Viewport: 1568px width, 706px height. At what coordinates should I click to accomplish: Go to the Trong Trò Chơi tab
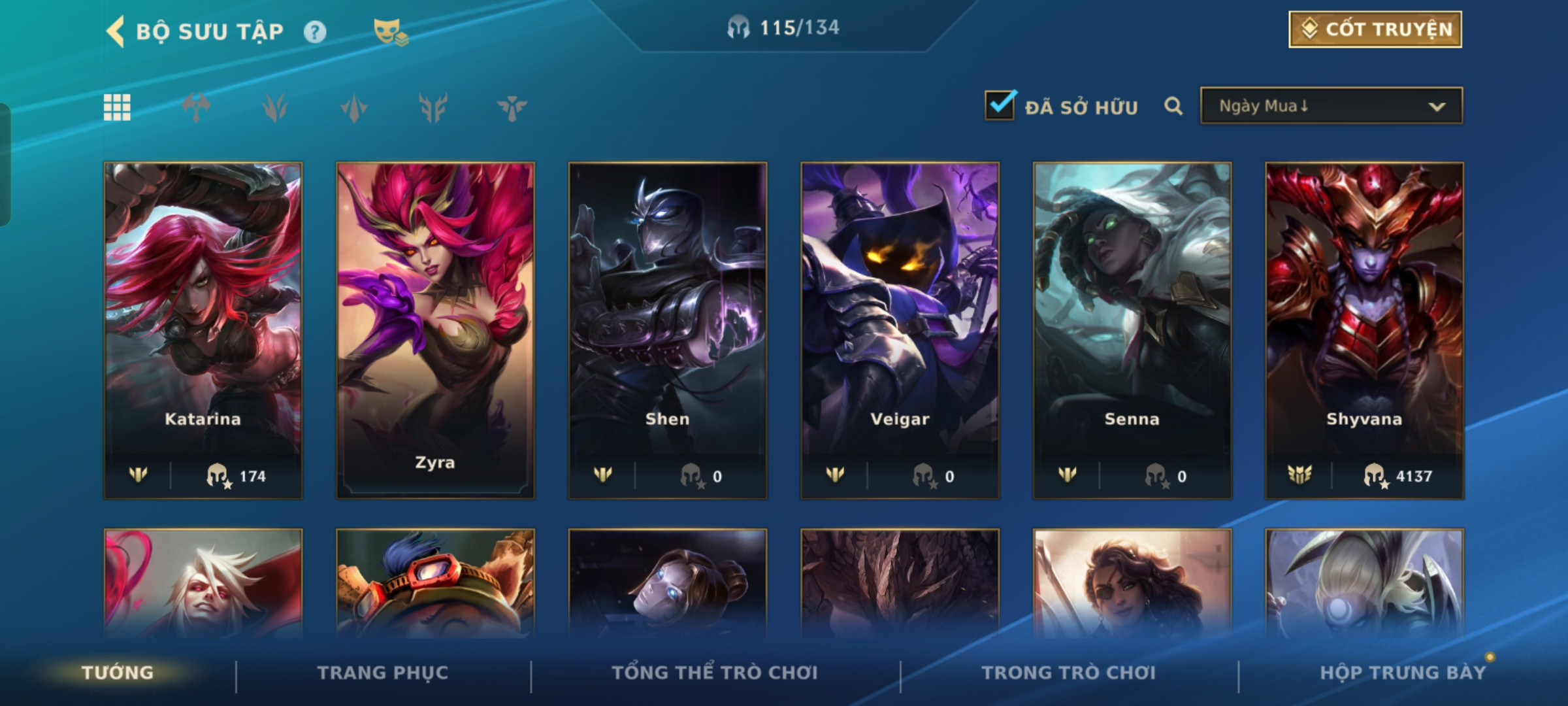[x=1069, y=673]
